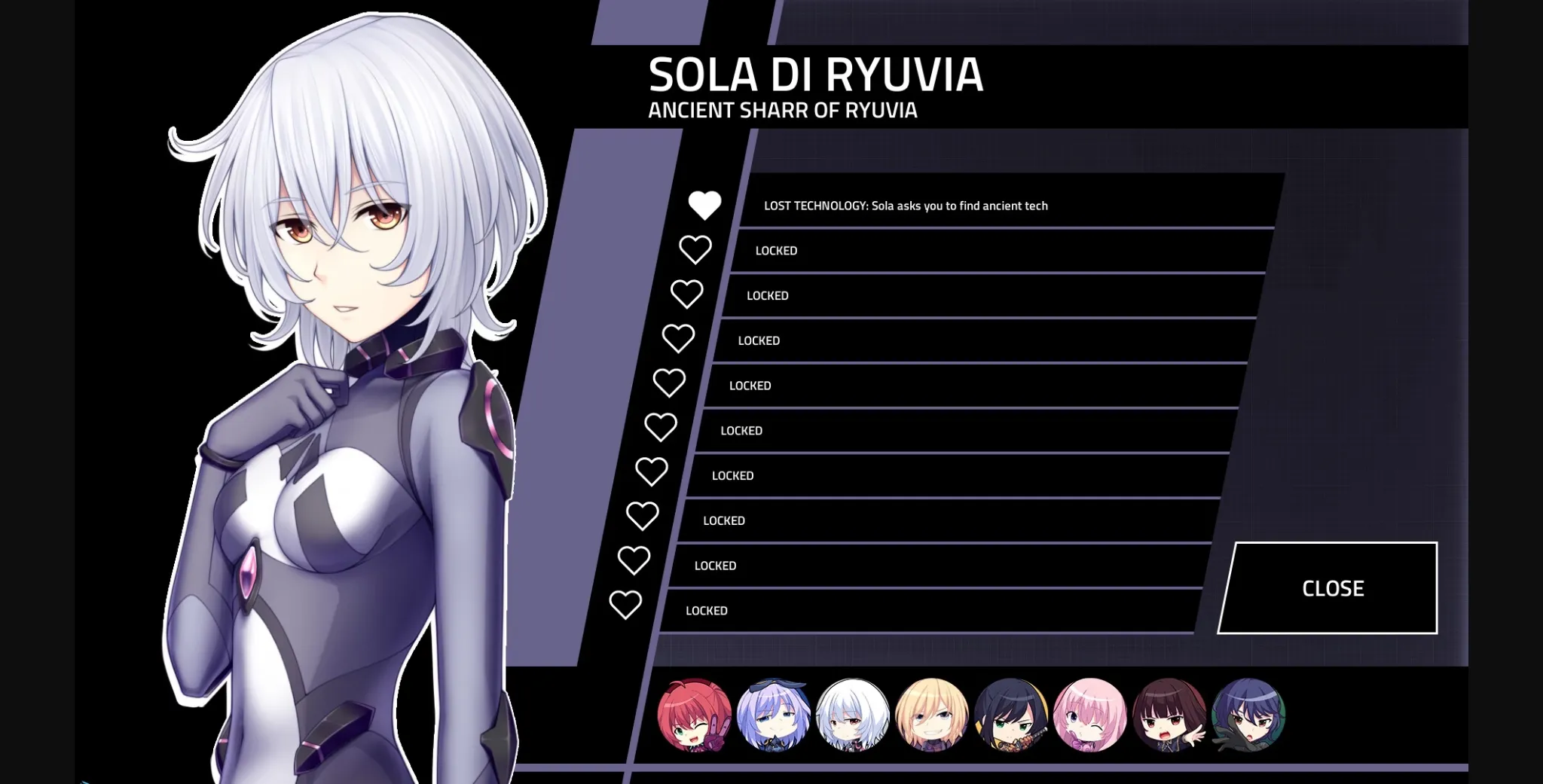Click along the vertical heart affection meter
This screenshot has height=784, width=1543.
pos(663,407)
